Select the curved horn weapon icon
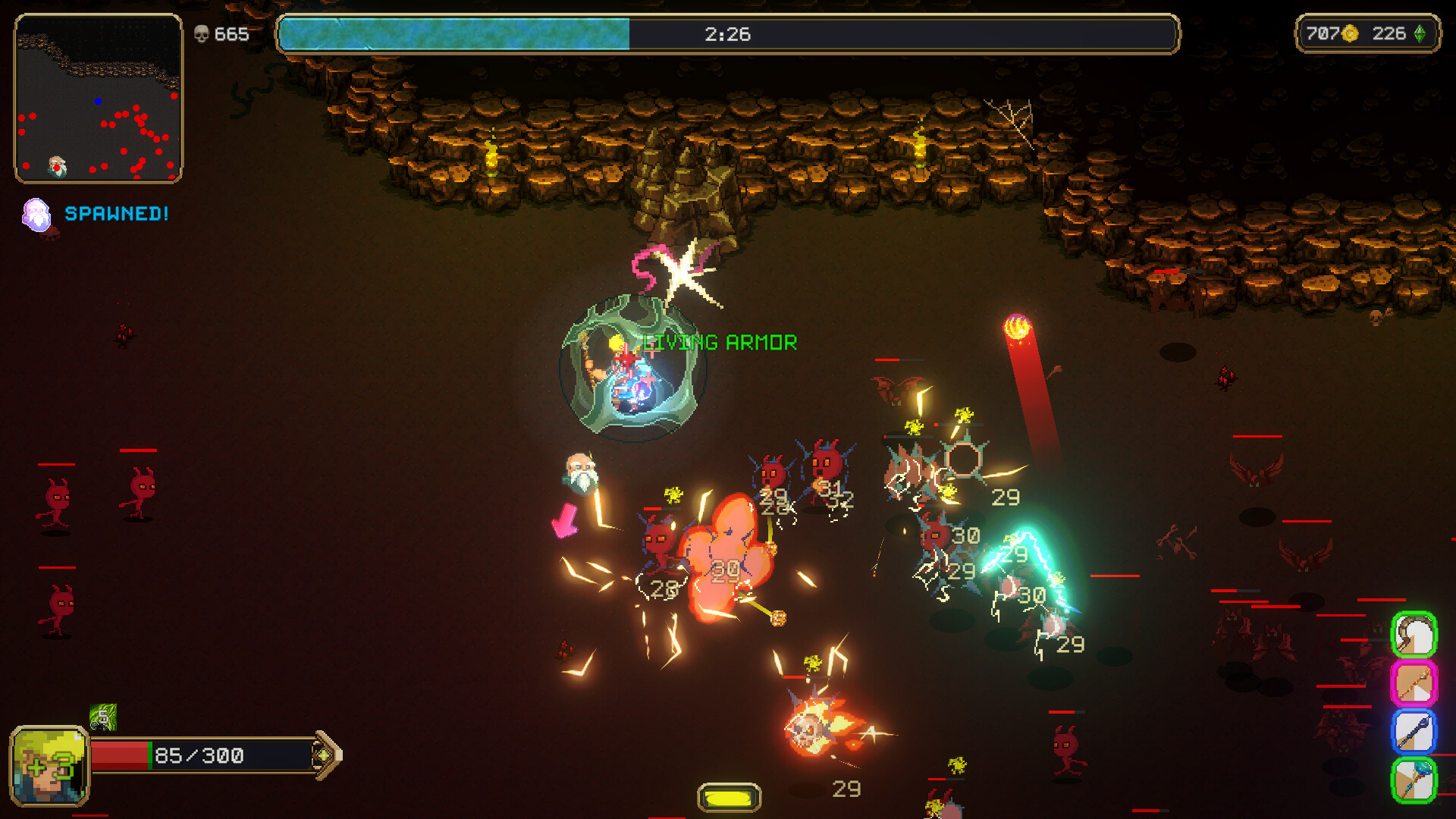 point(1414,635)
